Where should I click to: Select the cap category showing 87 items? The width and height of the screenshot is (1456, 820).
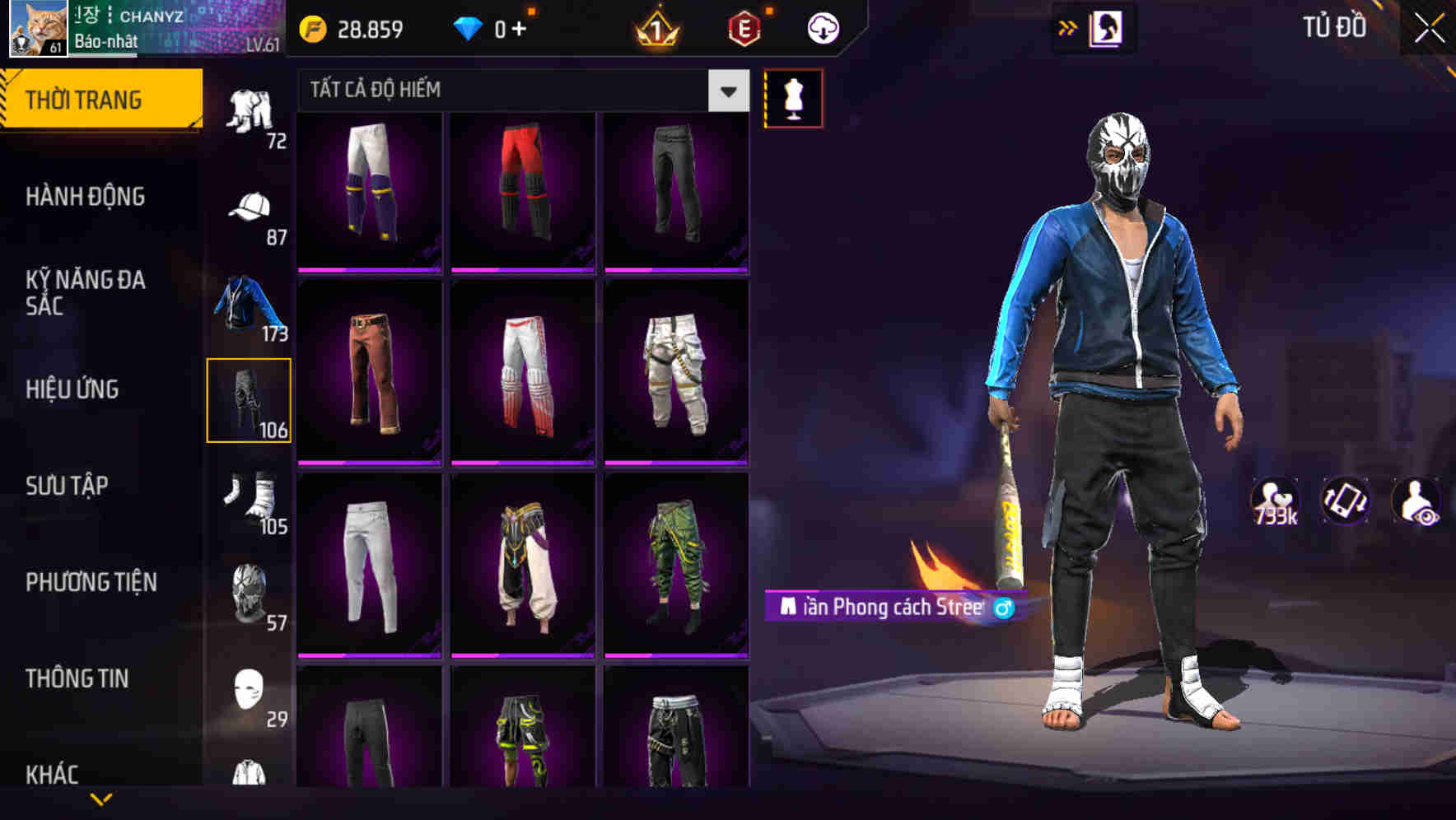(x=250, y=207)
